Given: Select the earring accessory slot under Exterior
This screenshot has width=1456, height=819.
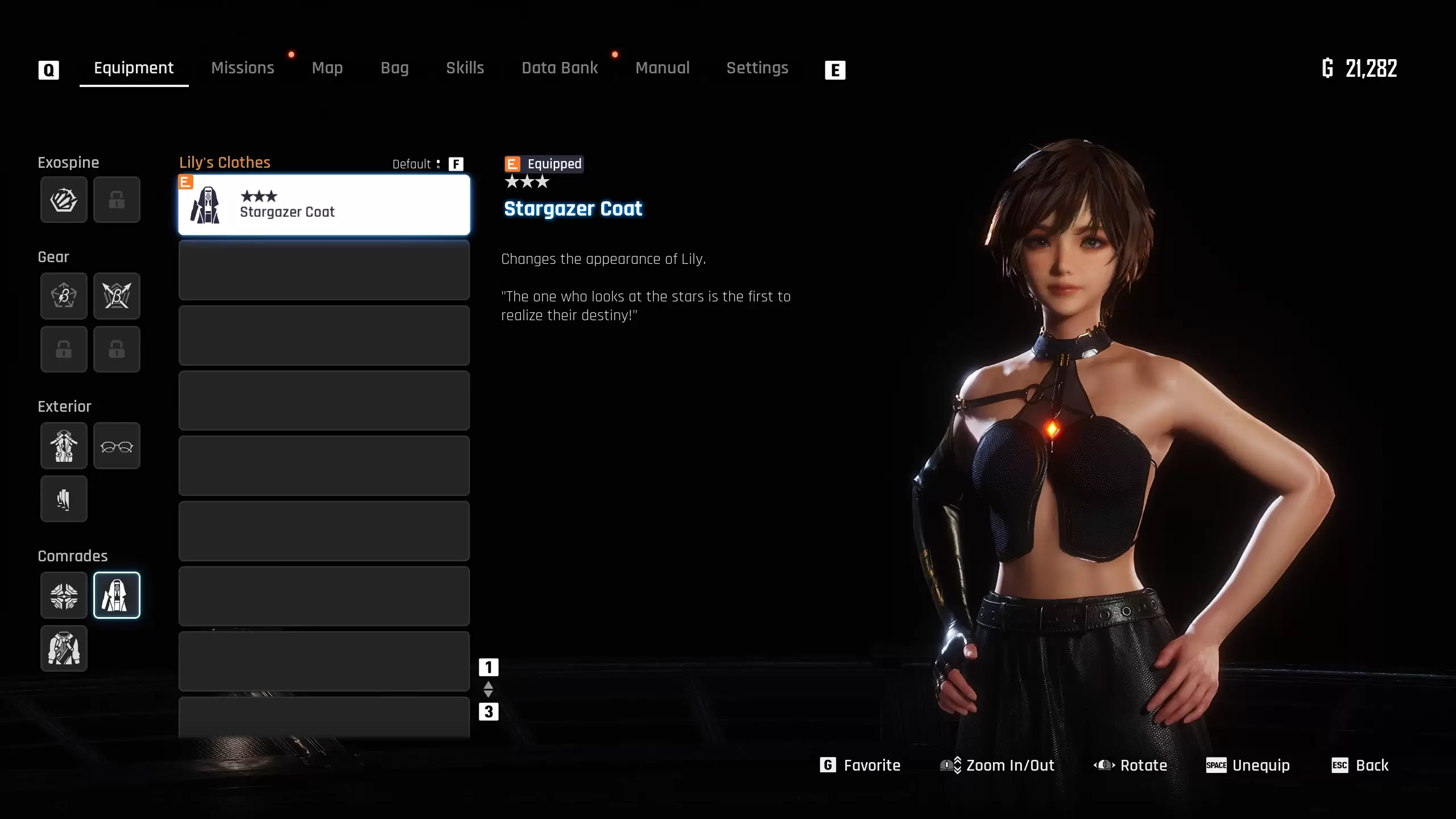Looking at the screenshot, I should (64, 499).
